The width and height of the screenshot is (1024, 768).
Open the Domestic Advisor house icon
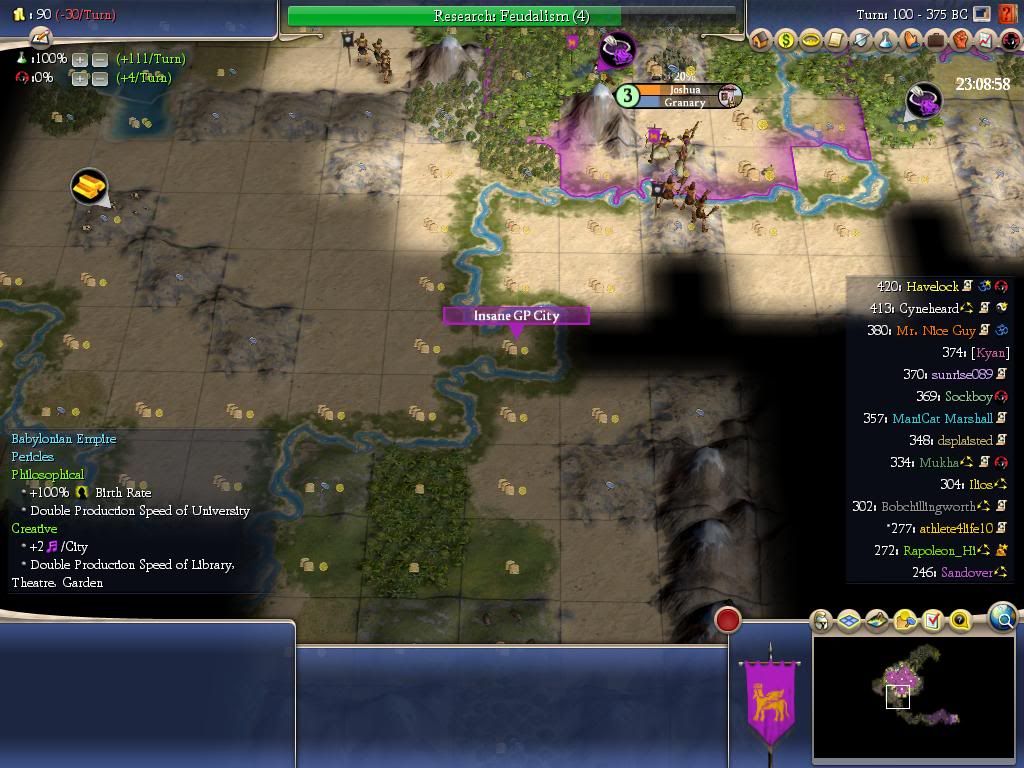tap(761, 41)
